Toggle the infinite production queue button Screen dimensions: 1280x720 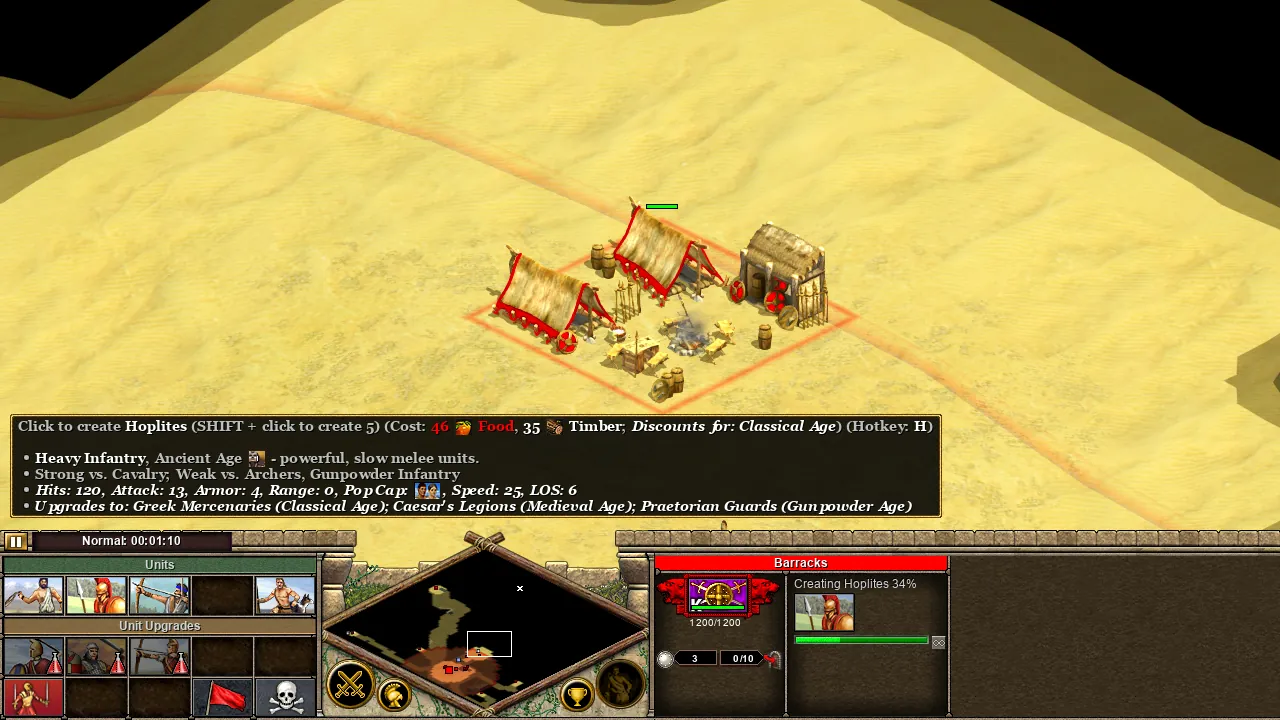click(x=938, y=642)
